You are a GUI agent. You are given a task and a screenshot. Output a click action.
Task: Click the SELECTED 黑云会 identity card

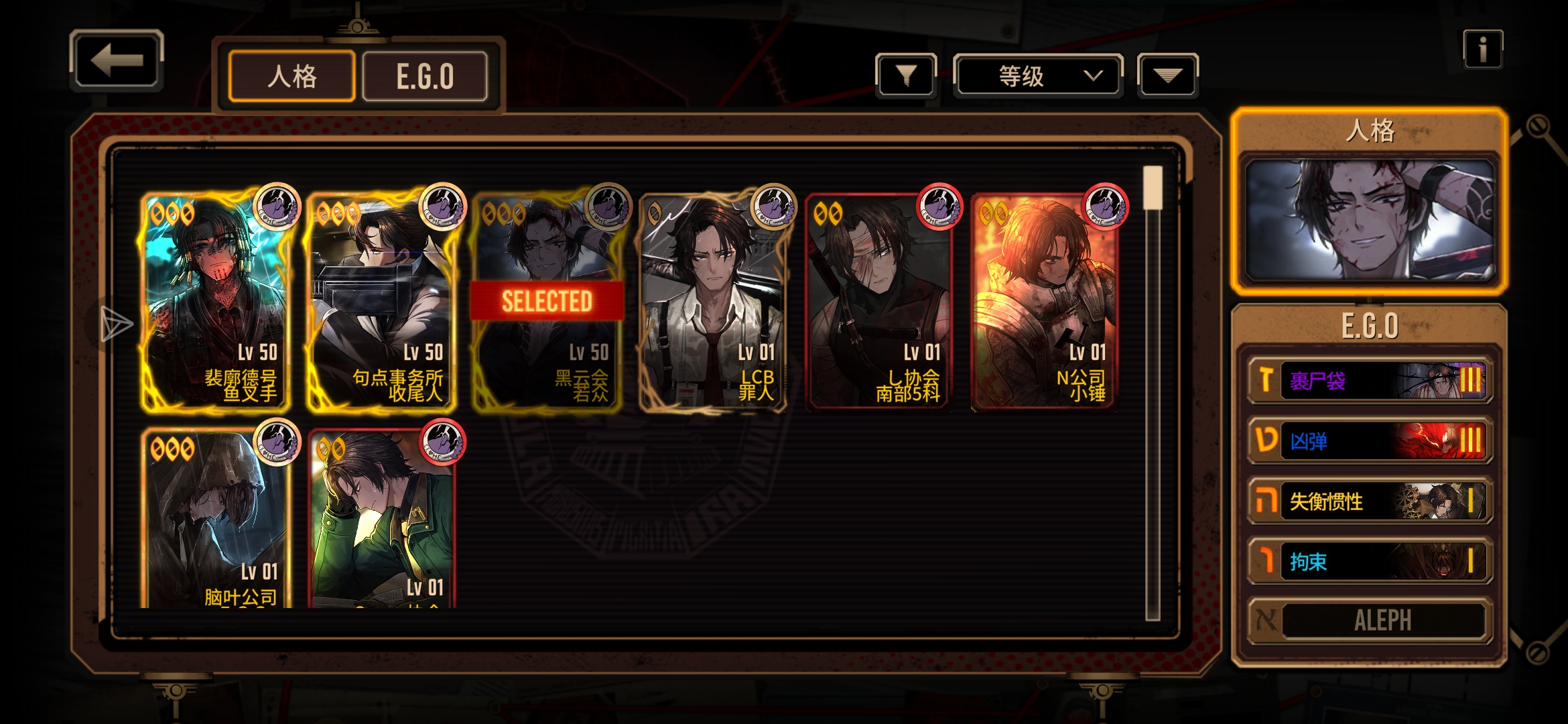click(x=547, y=302)
